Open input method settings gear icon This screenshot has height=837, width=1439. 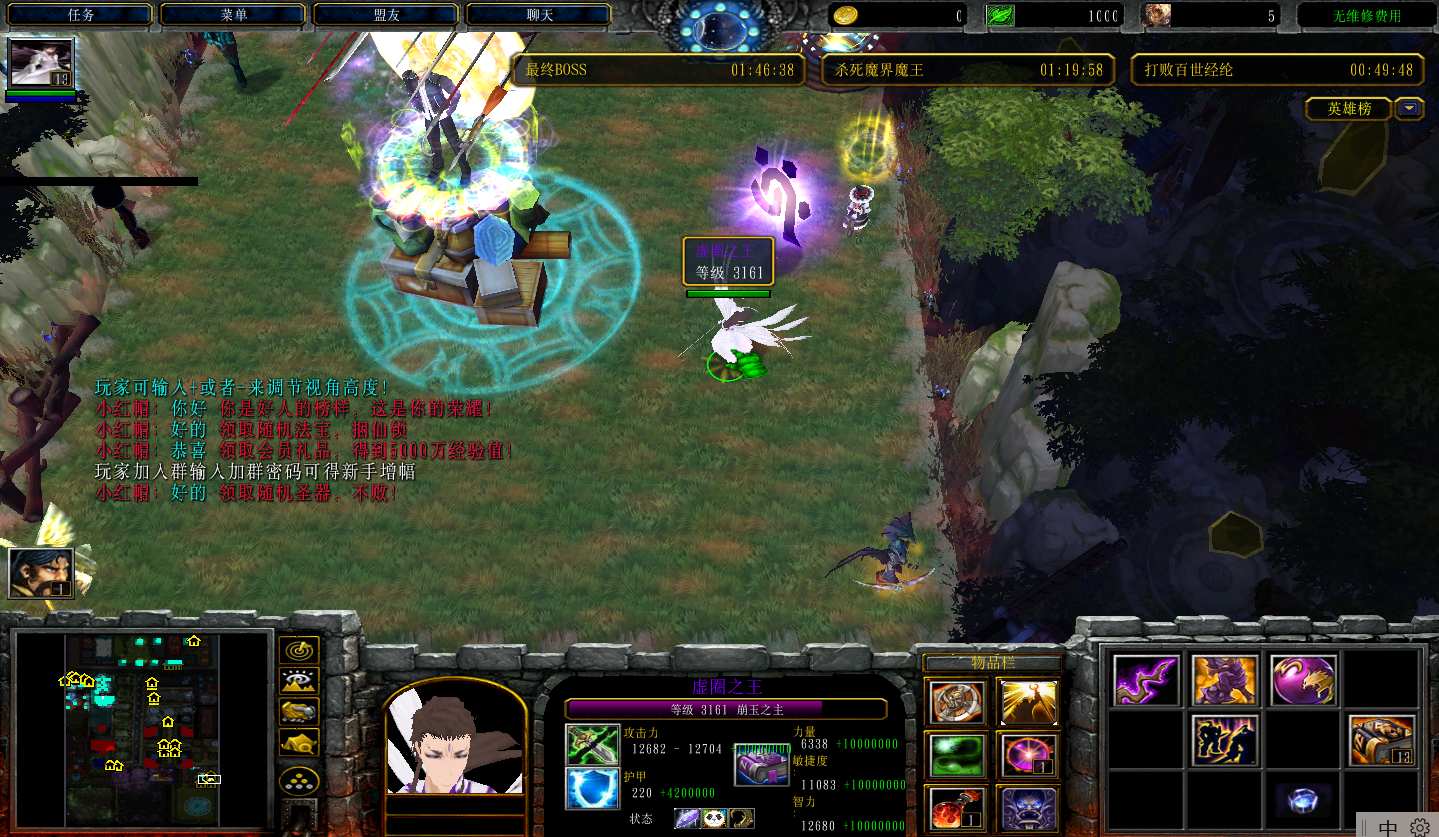1420,827
